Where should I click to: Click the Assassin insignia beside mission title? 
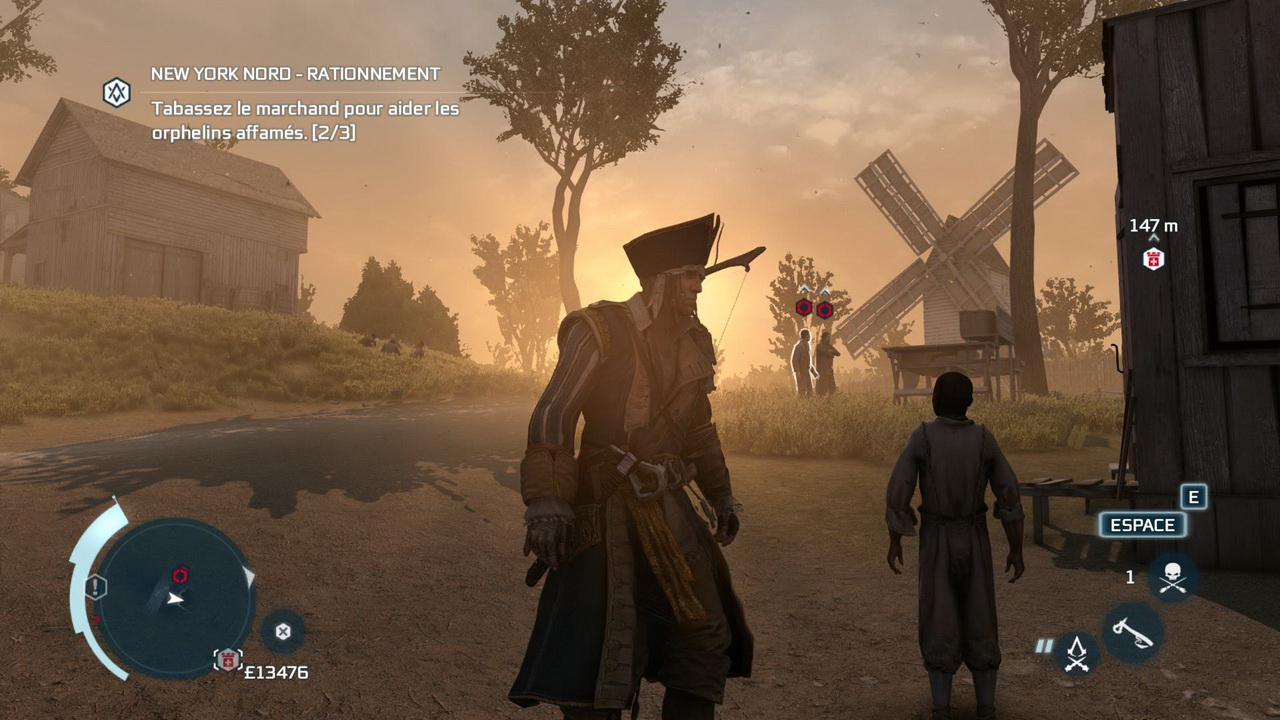117,93
